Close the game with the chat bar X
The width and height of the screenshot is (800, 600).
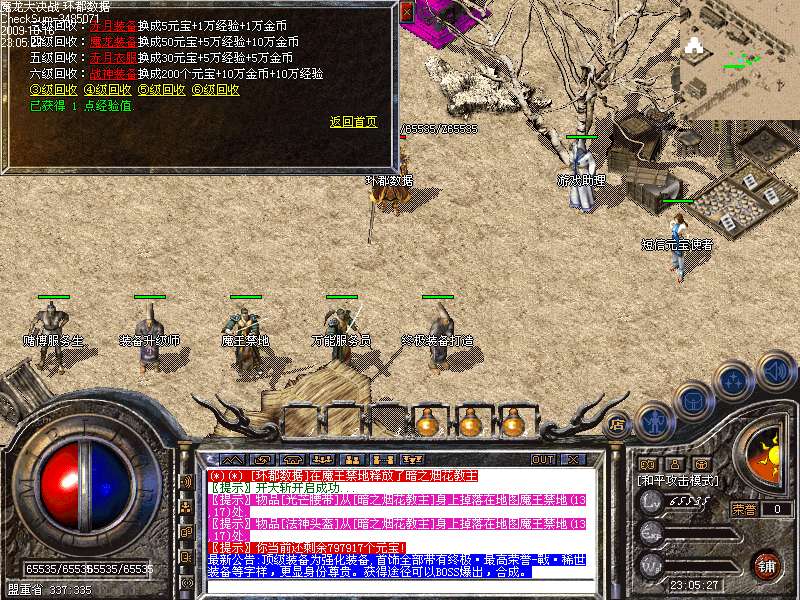[573, 459]
